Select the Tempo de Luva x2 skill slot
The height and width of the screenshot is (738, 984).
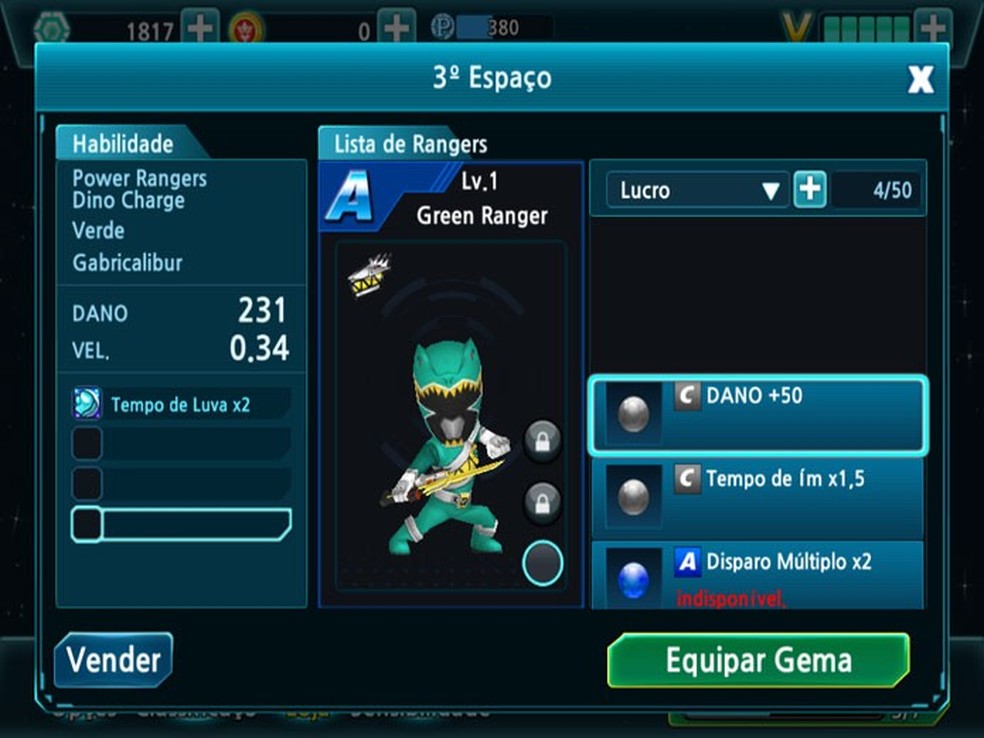coord(181,404)
